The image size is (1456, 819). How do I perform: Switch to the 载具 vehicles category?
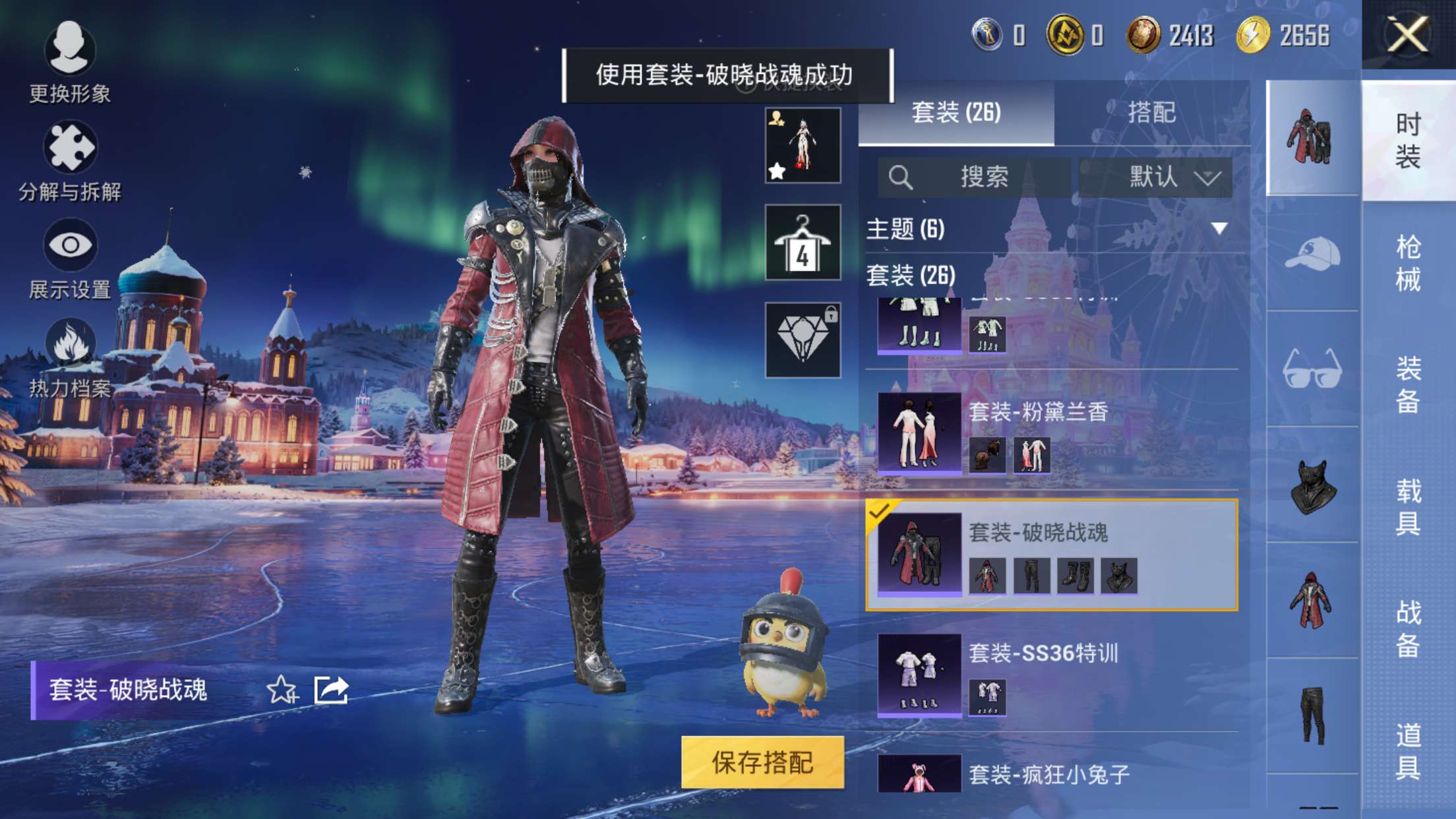[x=1408, y=507]
